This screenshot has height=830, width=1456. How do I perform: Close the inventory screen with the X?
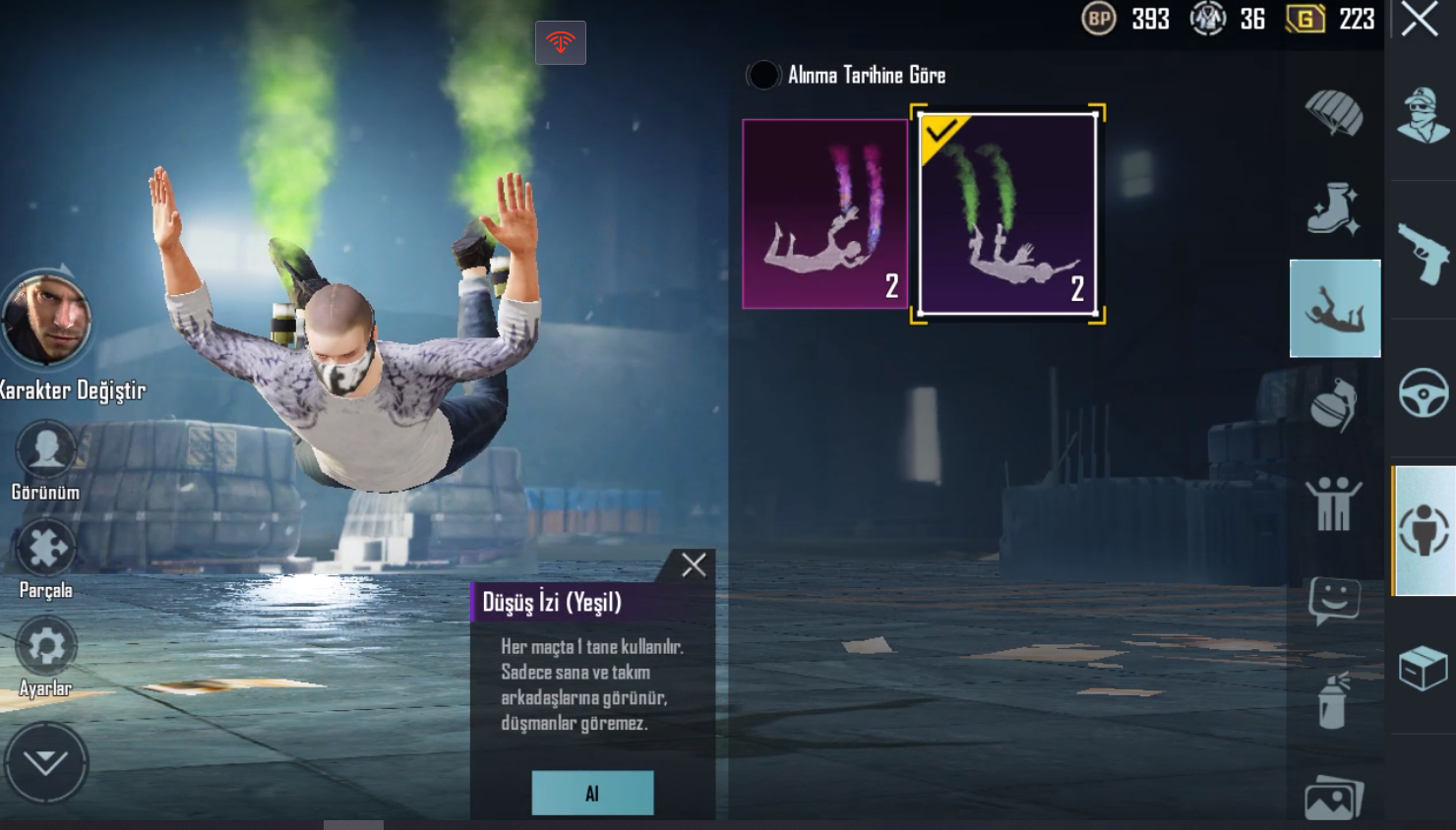pos(1420,19)
